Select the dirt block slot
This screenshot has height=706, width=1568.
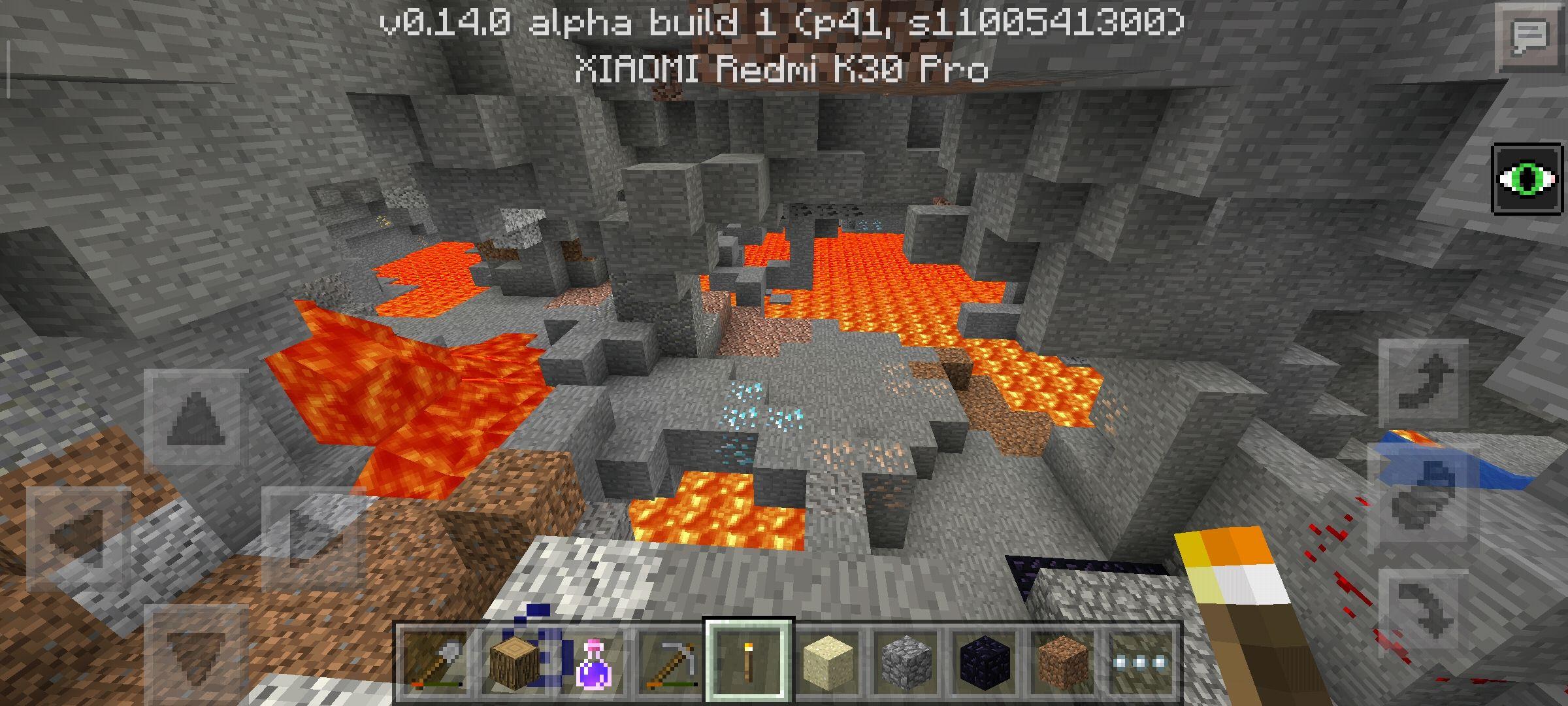pyautogui.click(x=1064, y=662)
